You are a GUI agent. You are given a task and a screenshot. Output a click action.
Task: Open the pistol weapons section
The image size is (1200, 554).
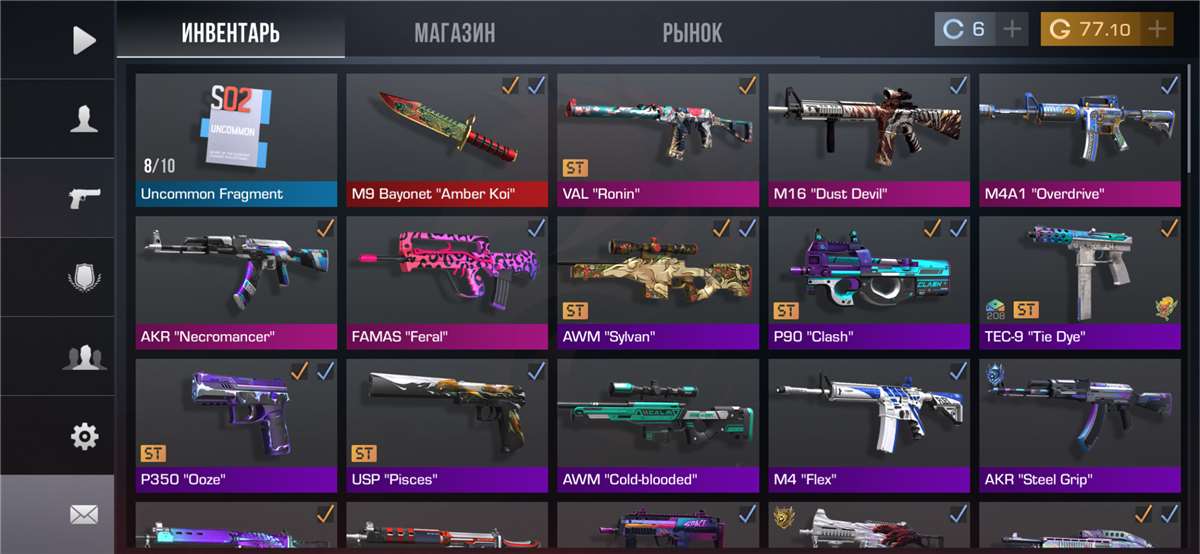tap(84, 198)
